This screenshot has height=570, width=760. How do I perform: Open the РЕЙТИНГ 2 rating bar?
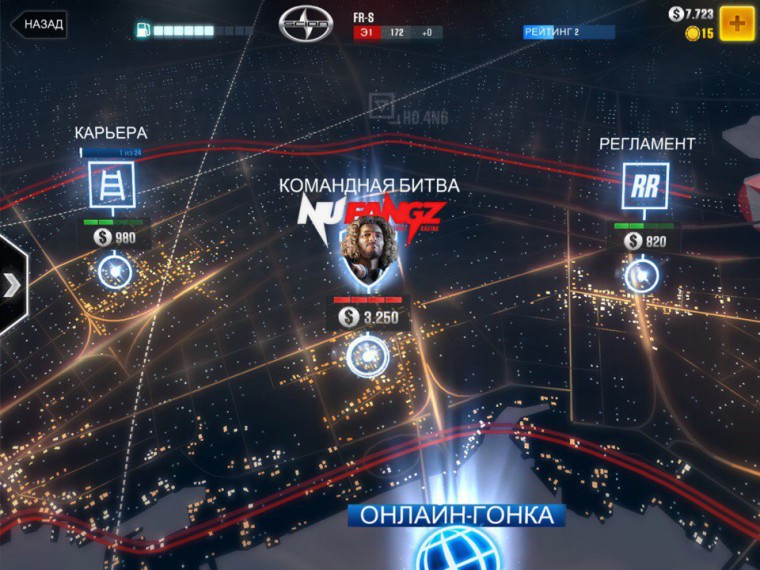tap(567, 32)
